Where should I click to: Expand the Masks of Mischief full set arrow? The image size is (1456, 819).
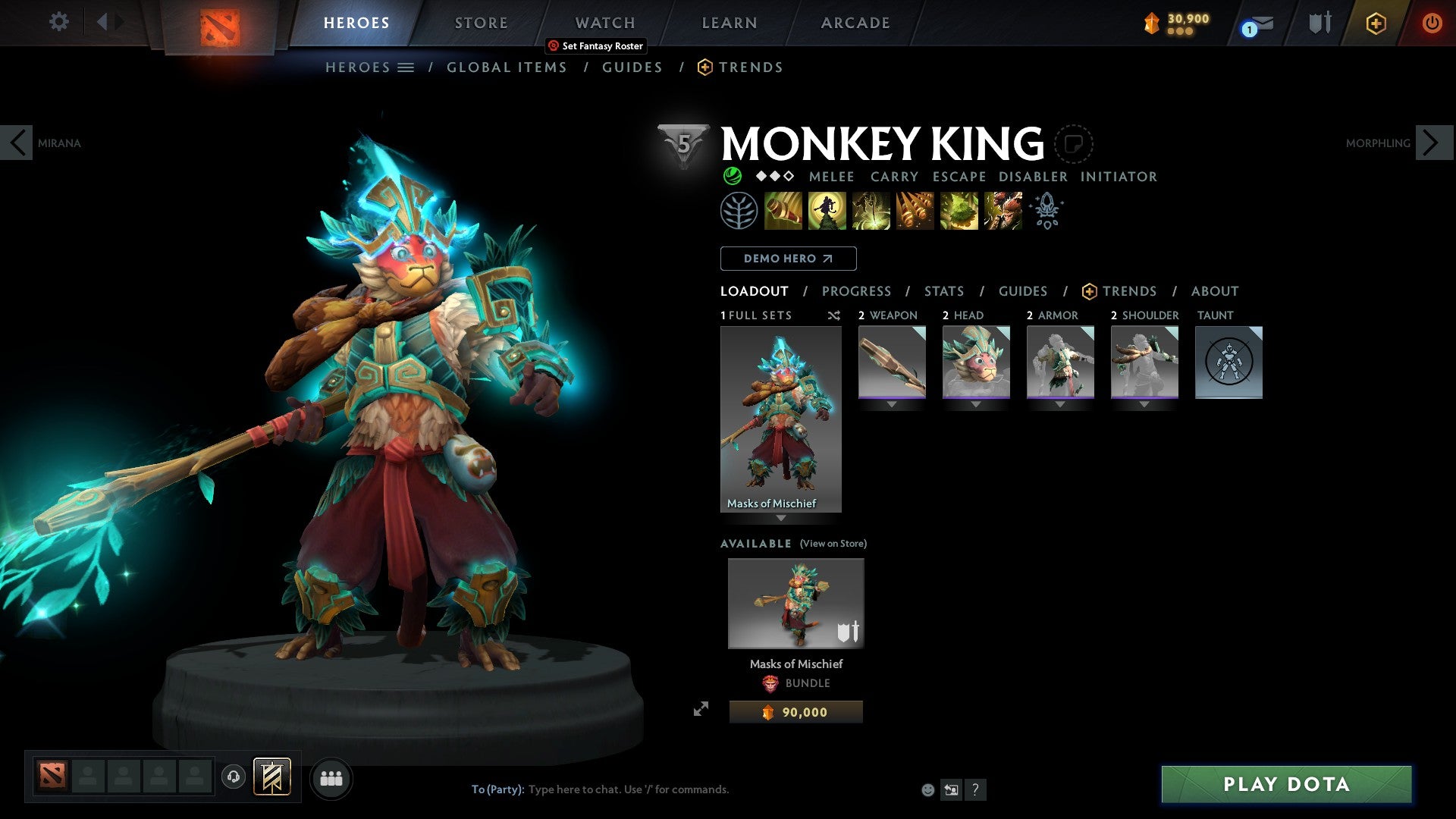click(x=780, y=519)
